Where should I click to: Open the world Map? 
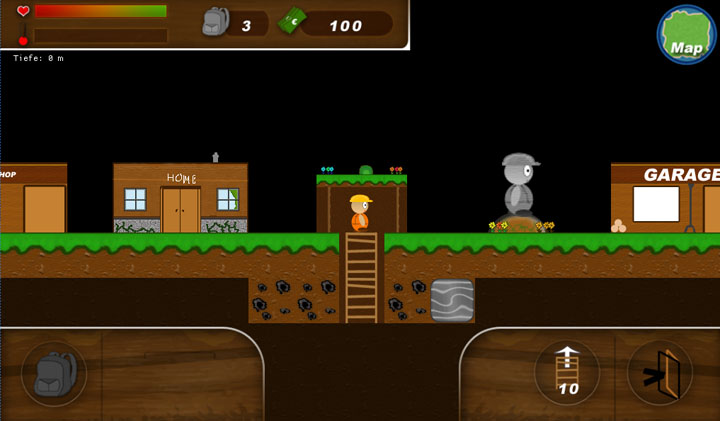[x=686, y=35]
